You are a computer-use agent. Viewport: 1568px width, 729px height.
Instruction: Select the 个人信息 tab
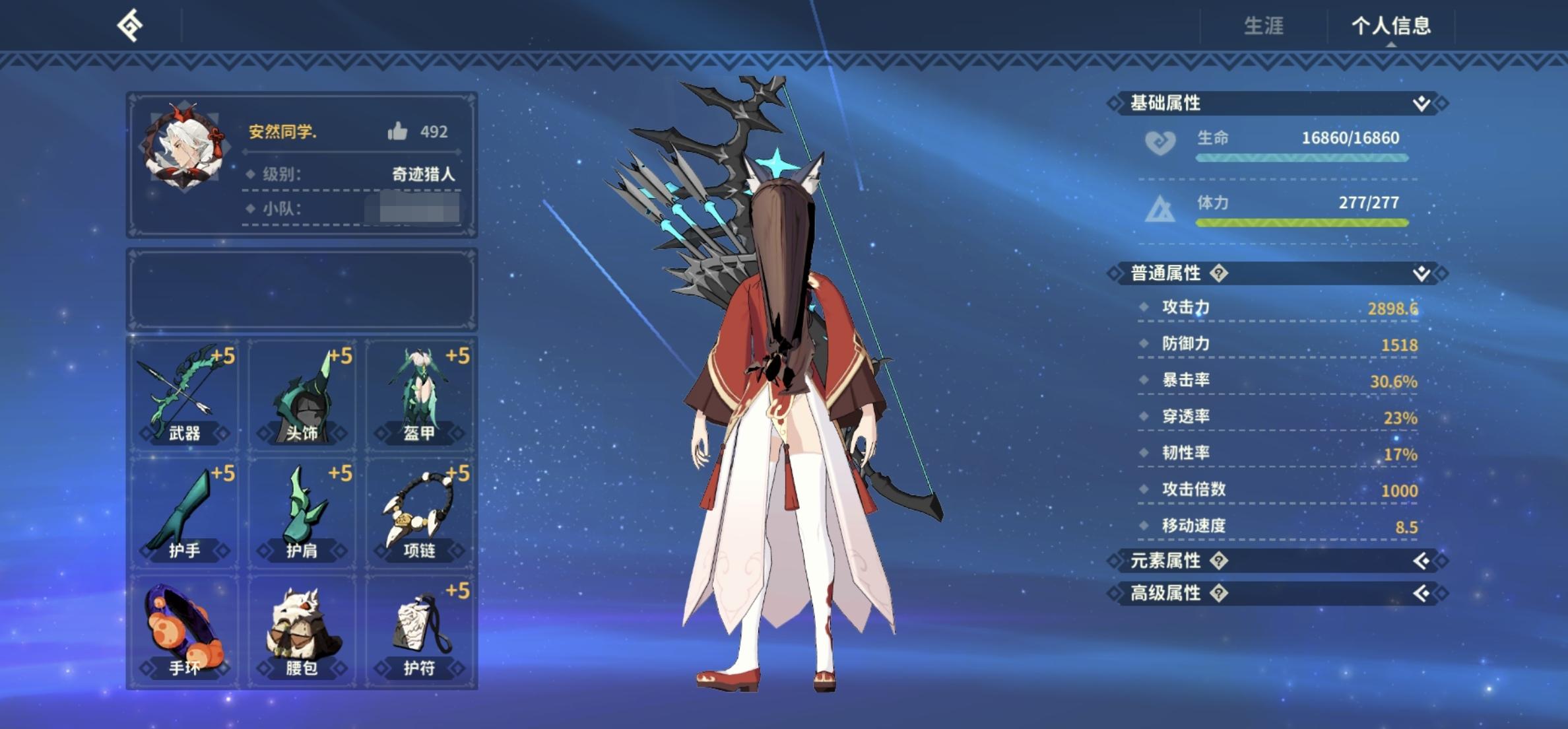1390,26
